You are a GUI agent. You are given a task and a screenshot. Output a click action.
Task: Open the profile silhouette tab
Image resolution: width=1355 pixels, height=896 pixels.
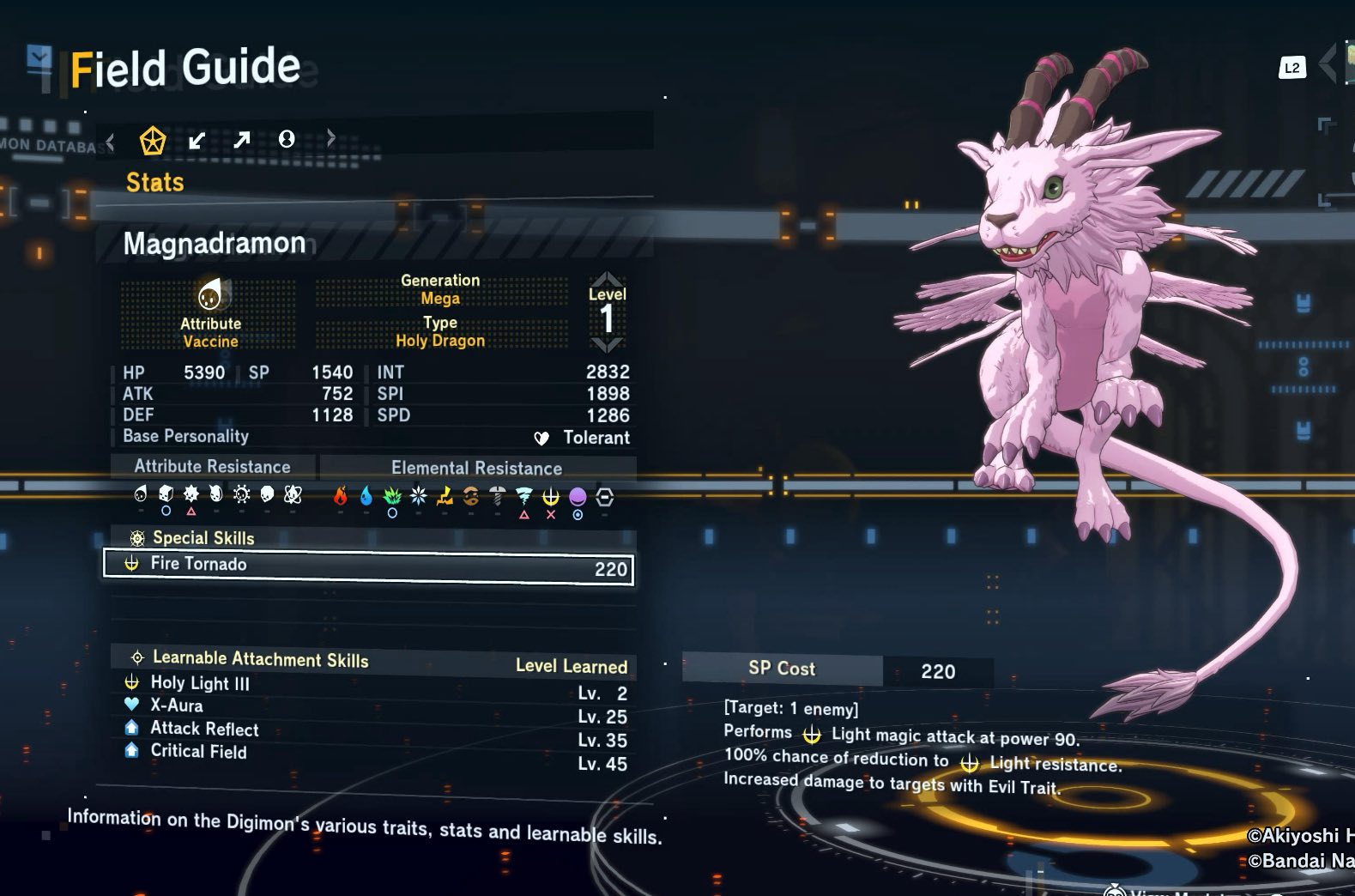click(x=287, y=139)
